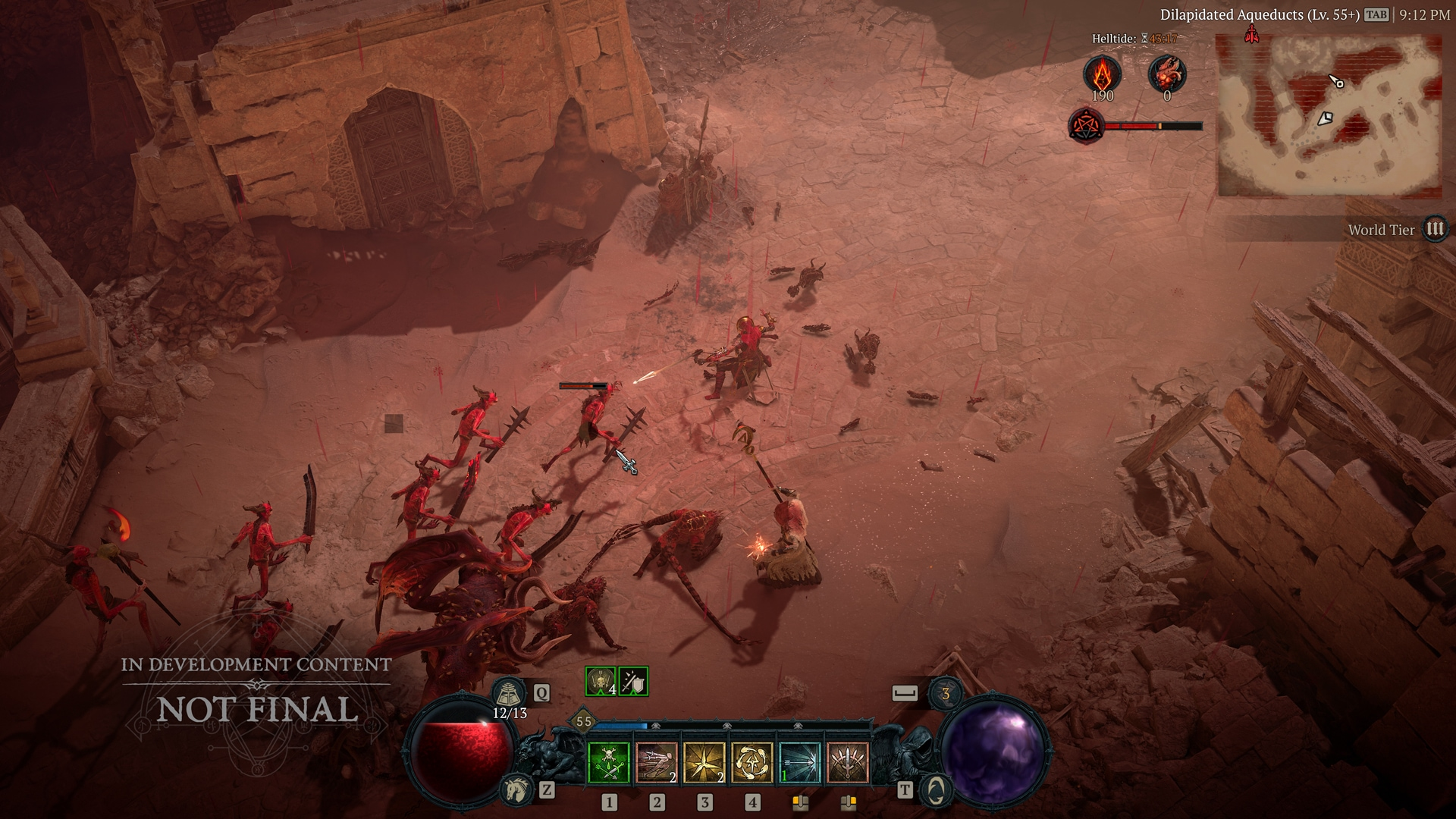
Task: Click the level 55 experience badge
Action: pyautogui.click(x=583, y=721)
